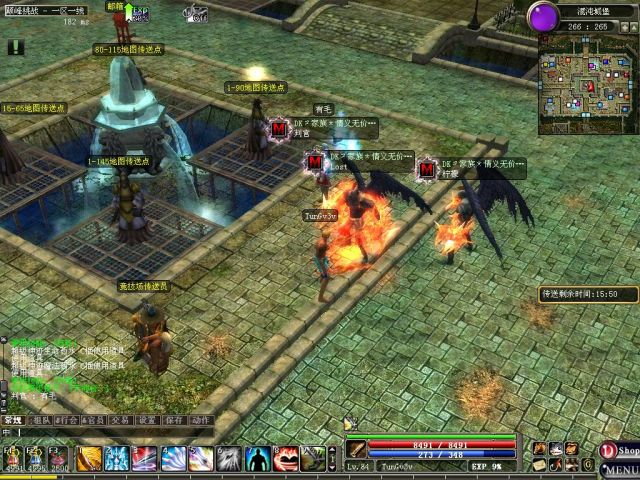Open the MENU button
Screen dimensions: 640x480
[x=620, y=470]
